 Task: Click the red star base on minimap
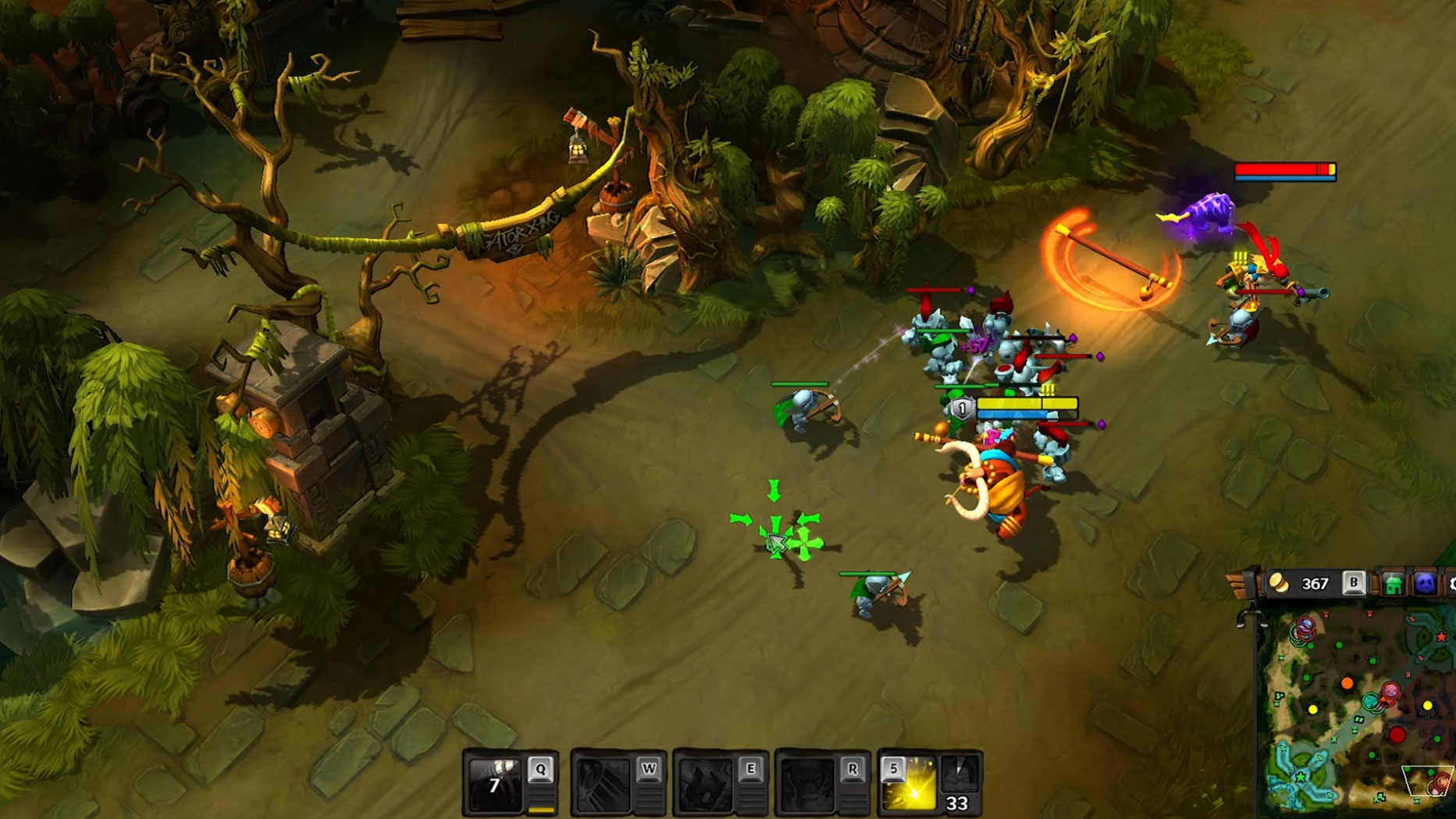[1440, 637]
